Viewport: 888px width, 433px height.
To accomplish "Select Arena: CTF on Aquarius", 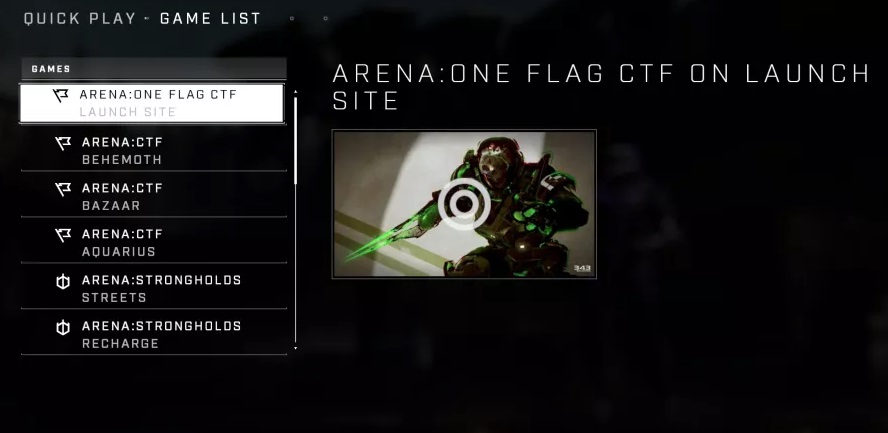I will point(152,242).
